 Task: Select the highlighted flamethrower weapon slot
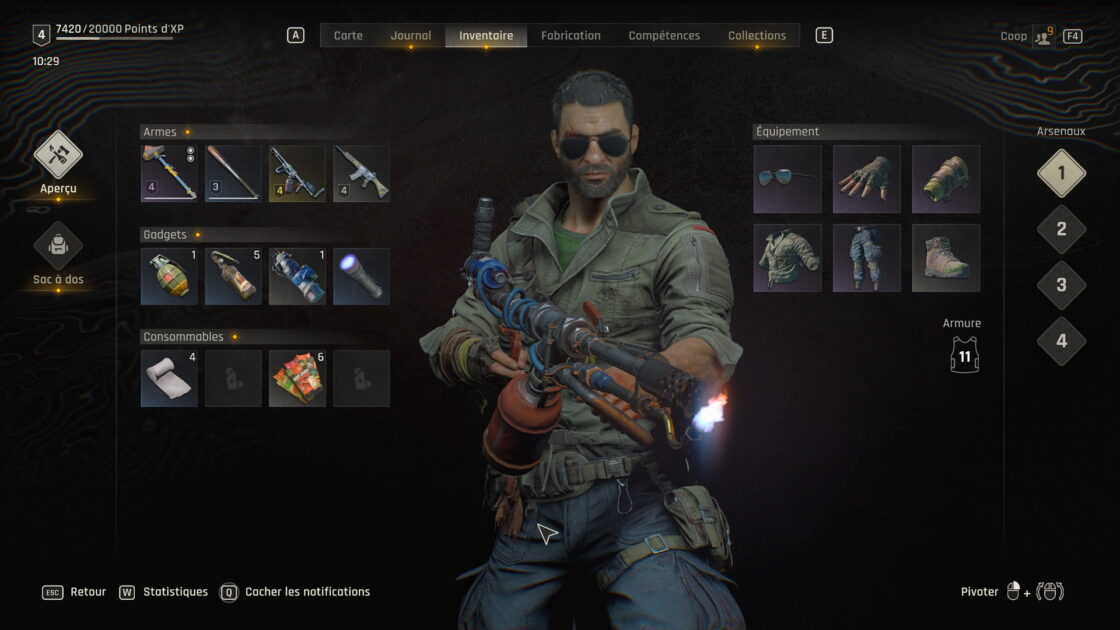297,174
